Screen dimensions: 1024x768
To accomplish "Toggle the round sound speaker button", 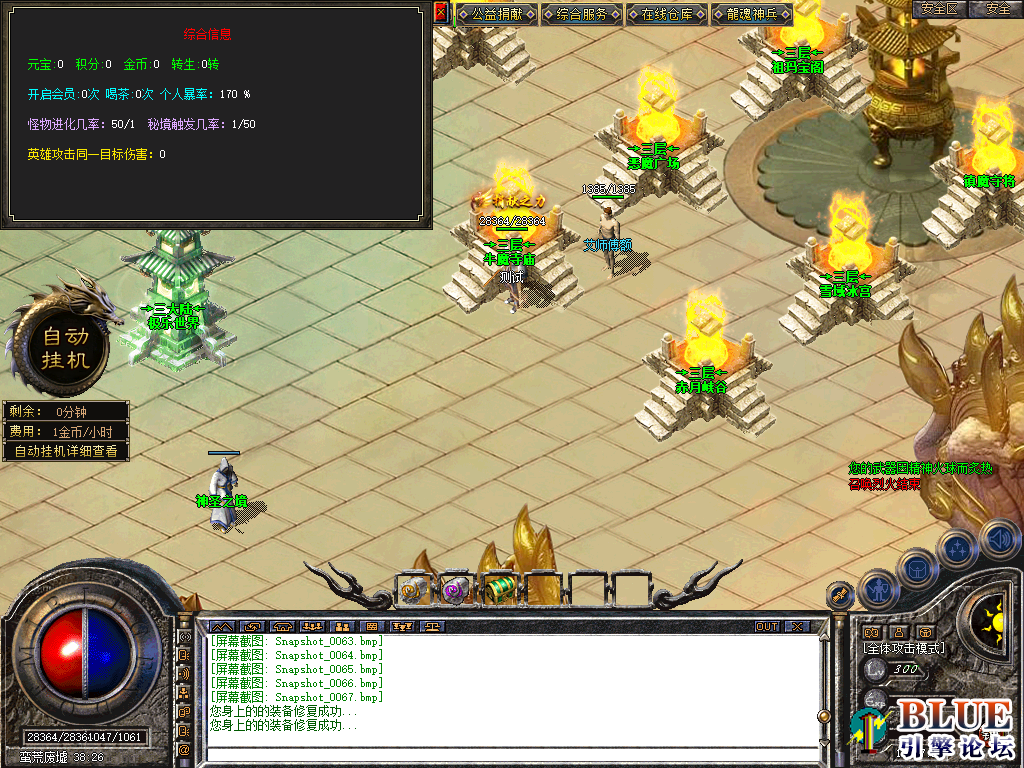I will click(999, 540).
